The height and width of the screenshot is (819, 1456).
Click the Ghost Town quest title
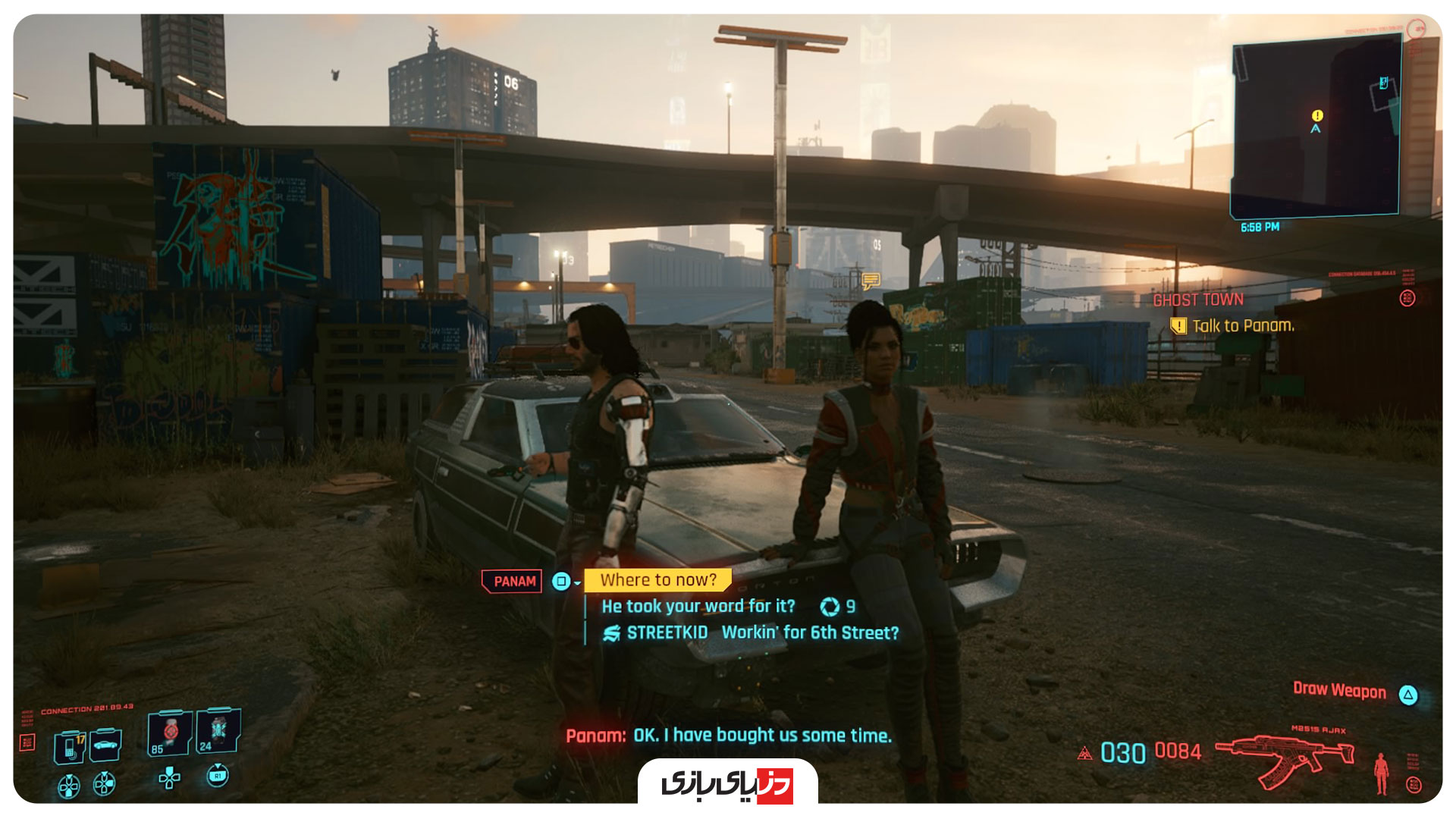[x=1198, y=300]
